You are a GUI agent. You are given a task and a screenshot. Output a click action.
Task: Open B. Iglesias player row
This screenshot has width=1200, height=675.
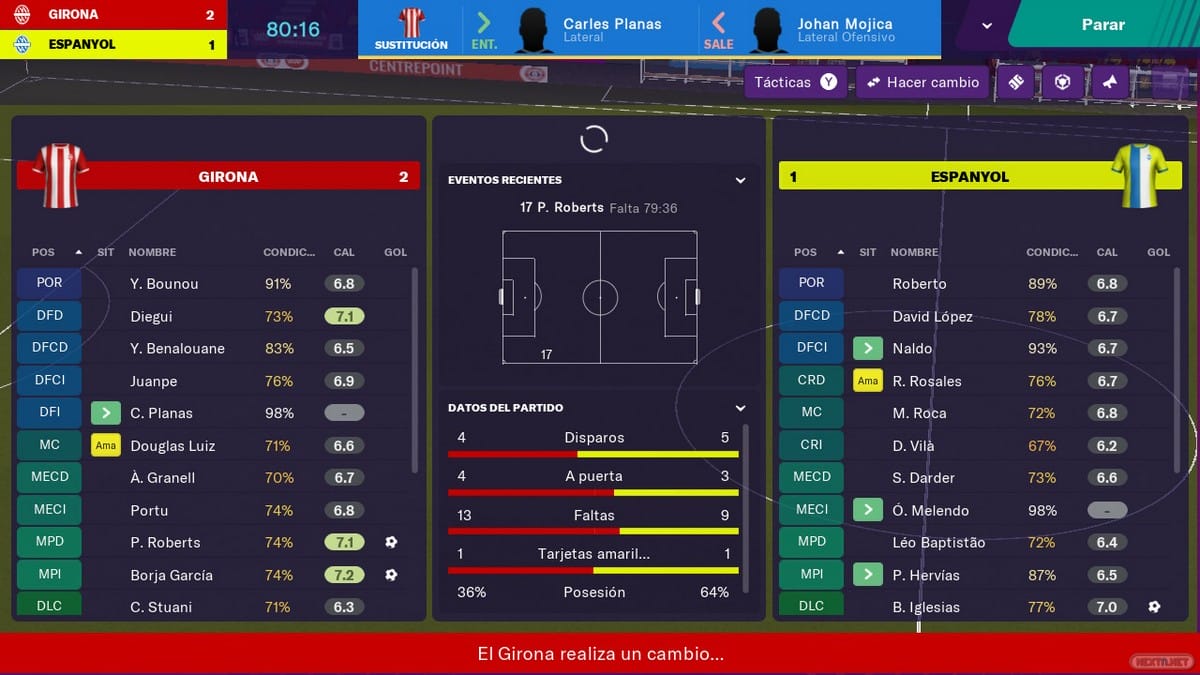click(925, 607)
